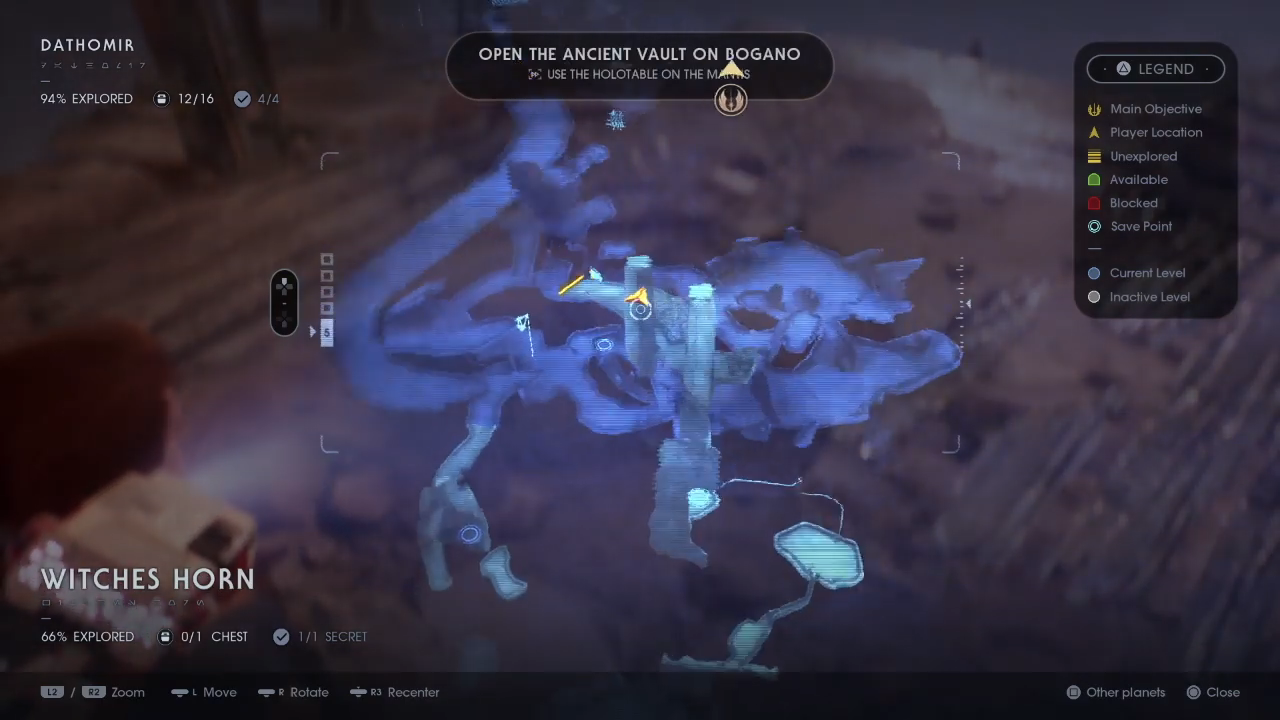Select the red Blocked marker in the Legend
The height and width of the screenshot is (720, 1280).
point(1094,203)
